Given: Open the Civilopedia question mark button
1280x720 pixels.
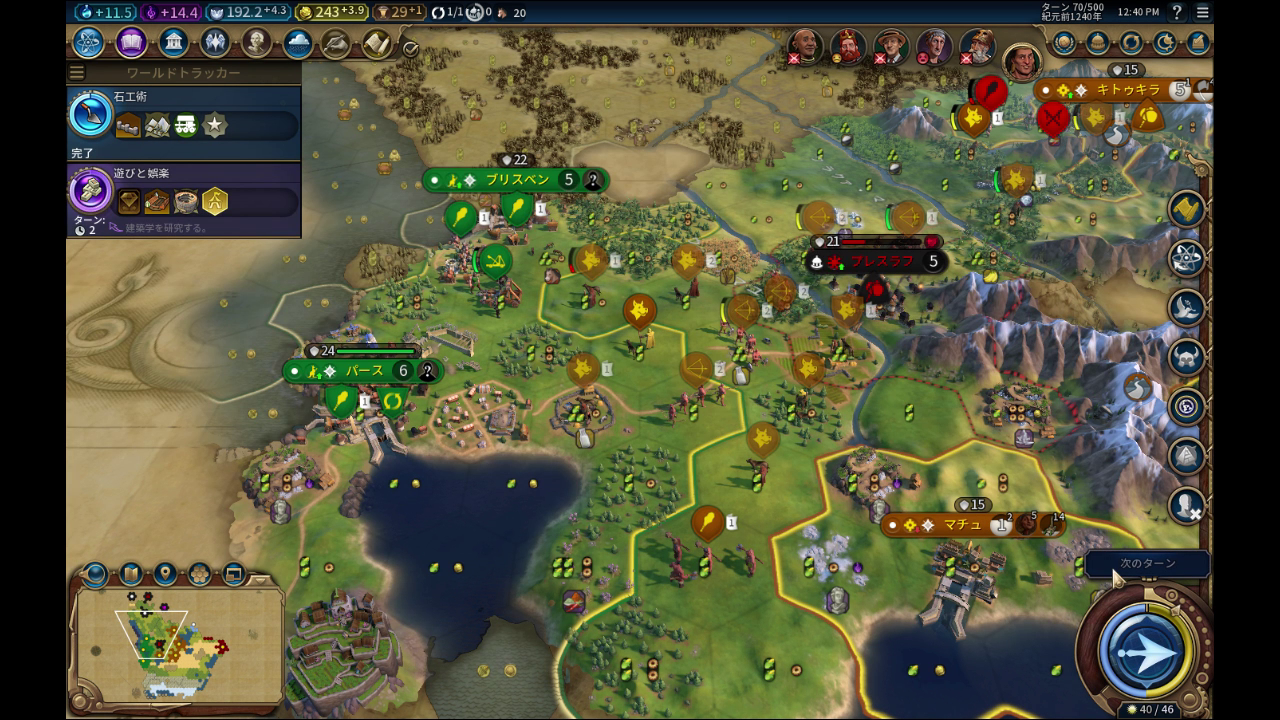Looking at the screenshot, I should [1177, 12].
